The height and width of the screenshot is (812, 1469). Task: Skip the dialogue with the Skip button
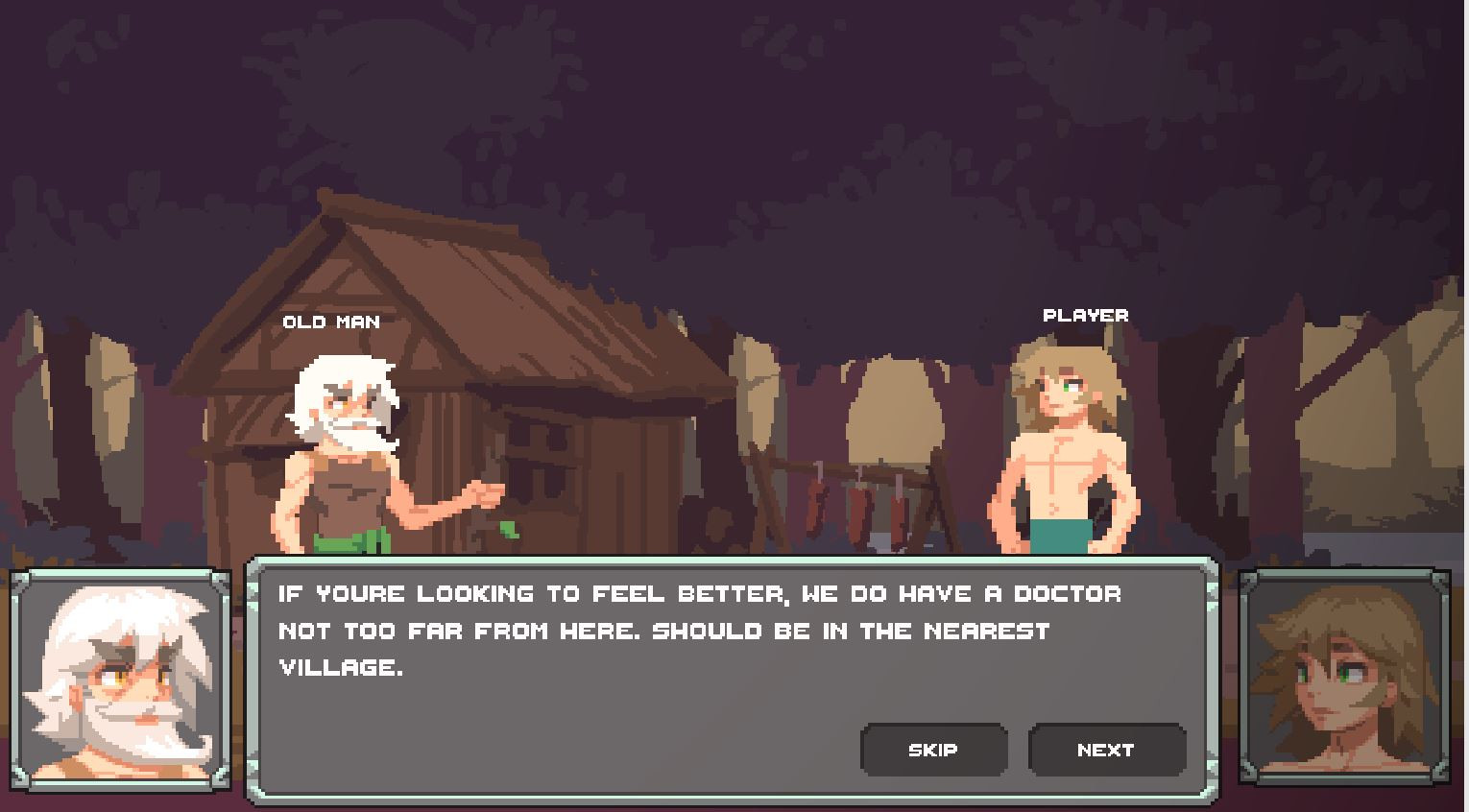coord(933,750)
